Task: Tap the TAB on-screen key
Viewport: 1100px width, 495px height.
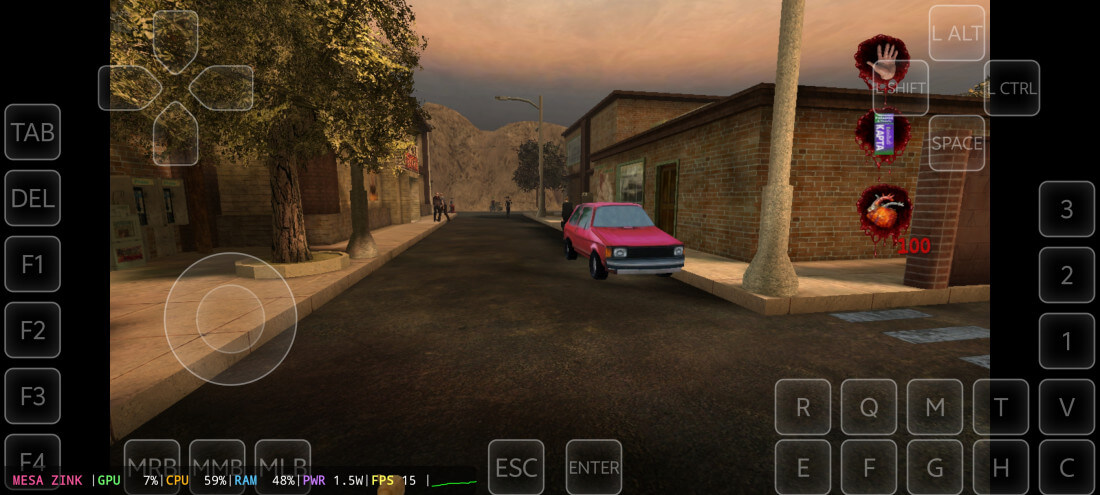Action: coord(32,132)
